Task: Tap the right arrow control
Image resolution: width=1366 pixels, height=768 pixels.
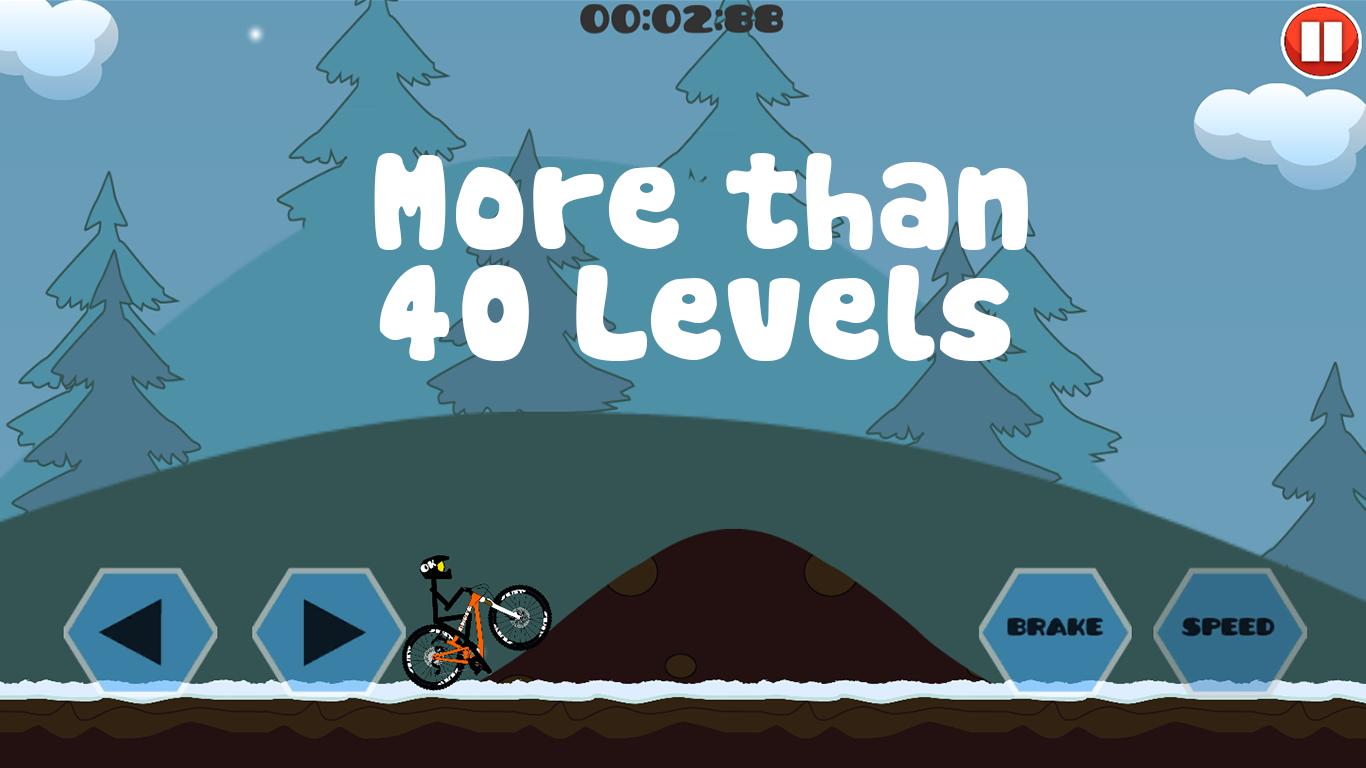Action: click(330, 628)
